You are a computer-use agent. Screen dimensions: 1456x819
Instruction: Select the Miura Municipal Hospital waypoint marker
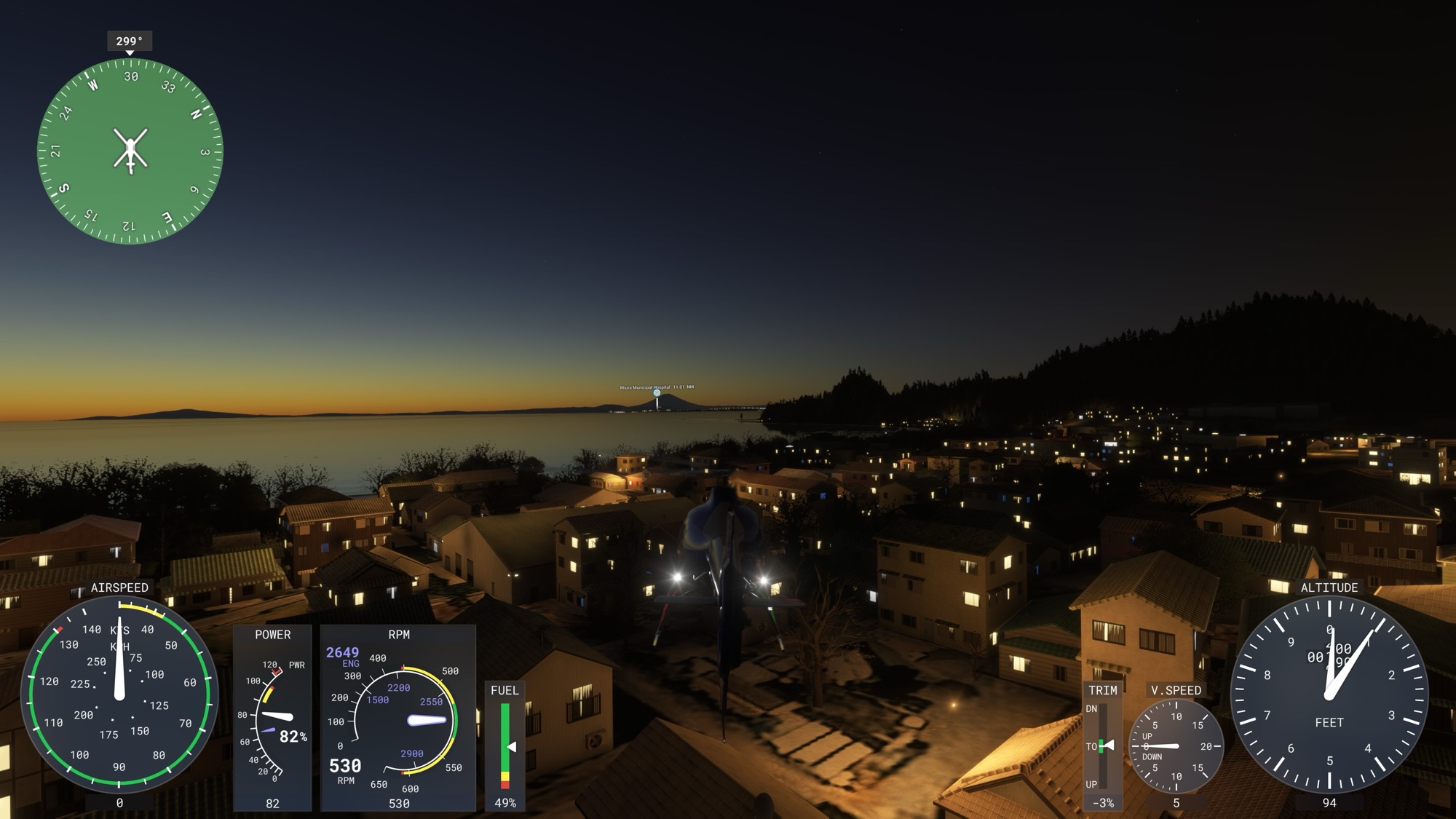[657, 393]
